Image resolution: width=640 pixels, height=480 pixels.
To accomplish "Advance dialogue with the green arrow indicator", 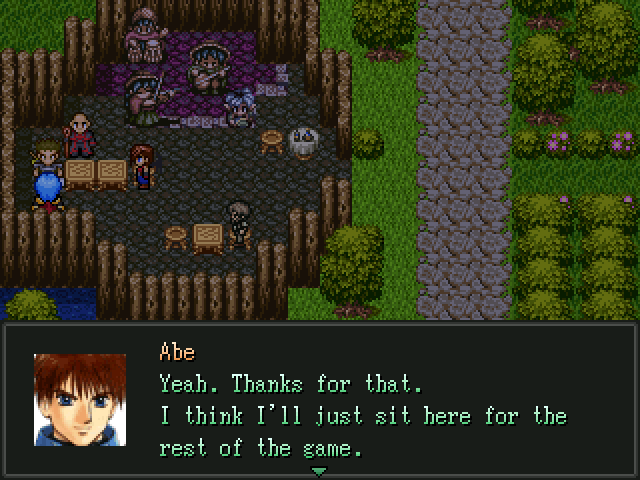I will pyautogui.click(x=319, y=470).
